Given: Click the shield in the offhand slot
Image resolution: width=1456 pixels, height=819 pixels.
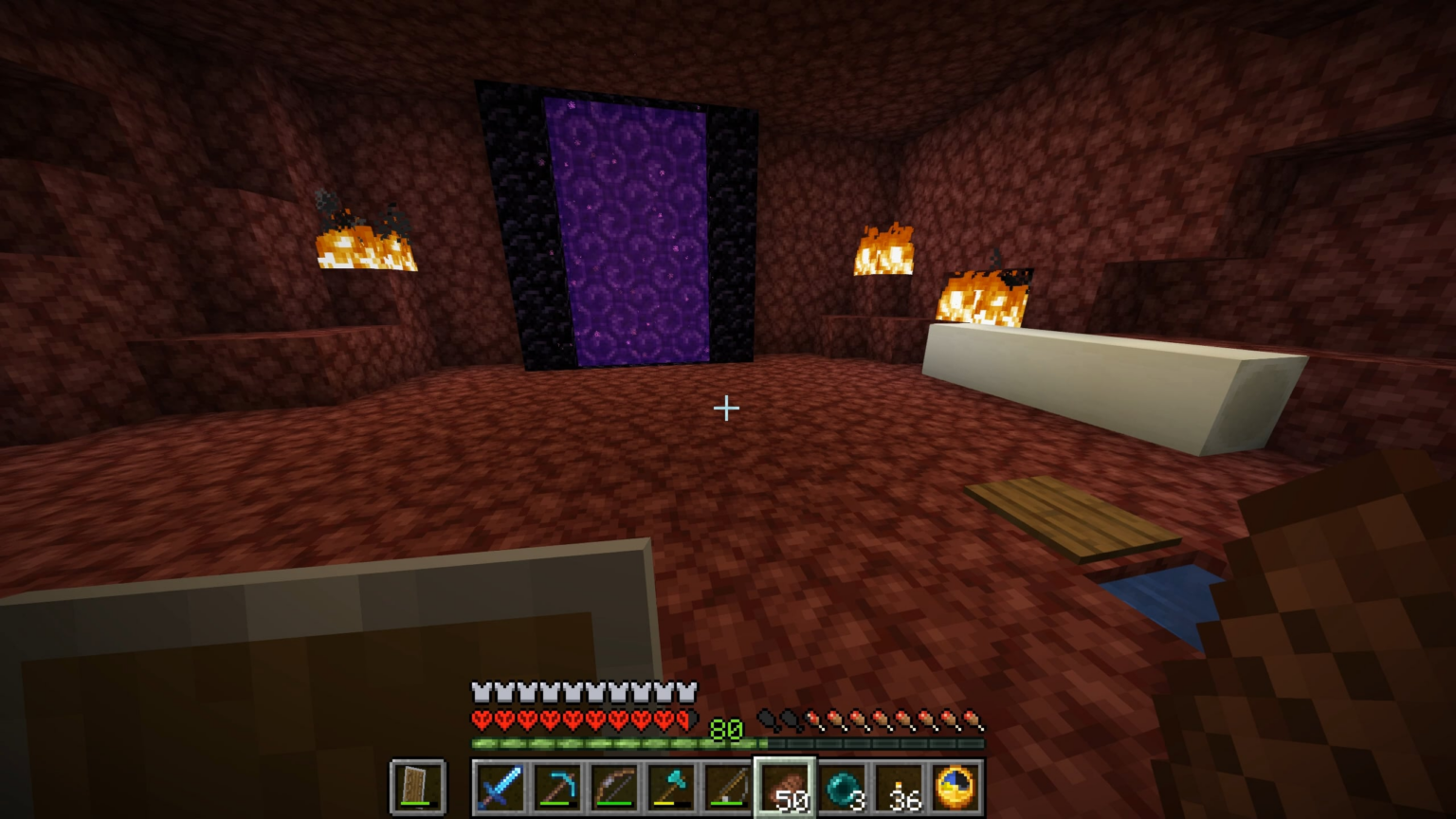Looking at the screenshot, I should pyautogui.click(x=417, y=785).
